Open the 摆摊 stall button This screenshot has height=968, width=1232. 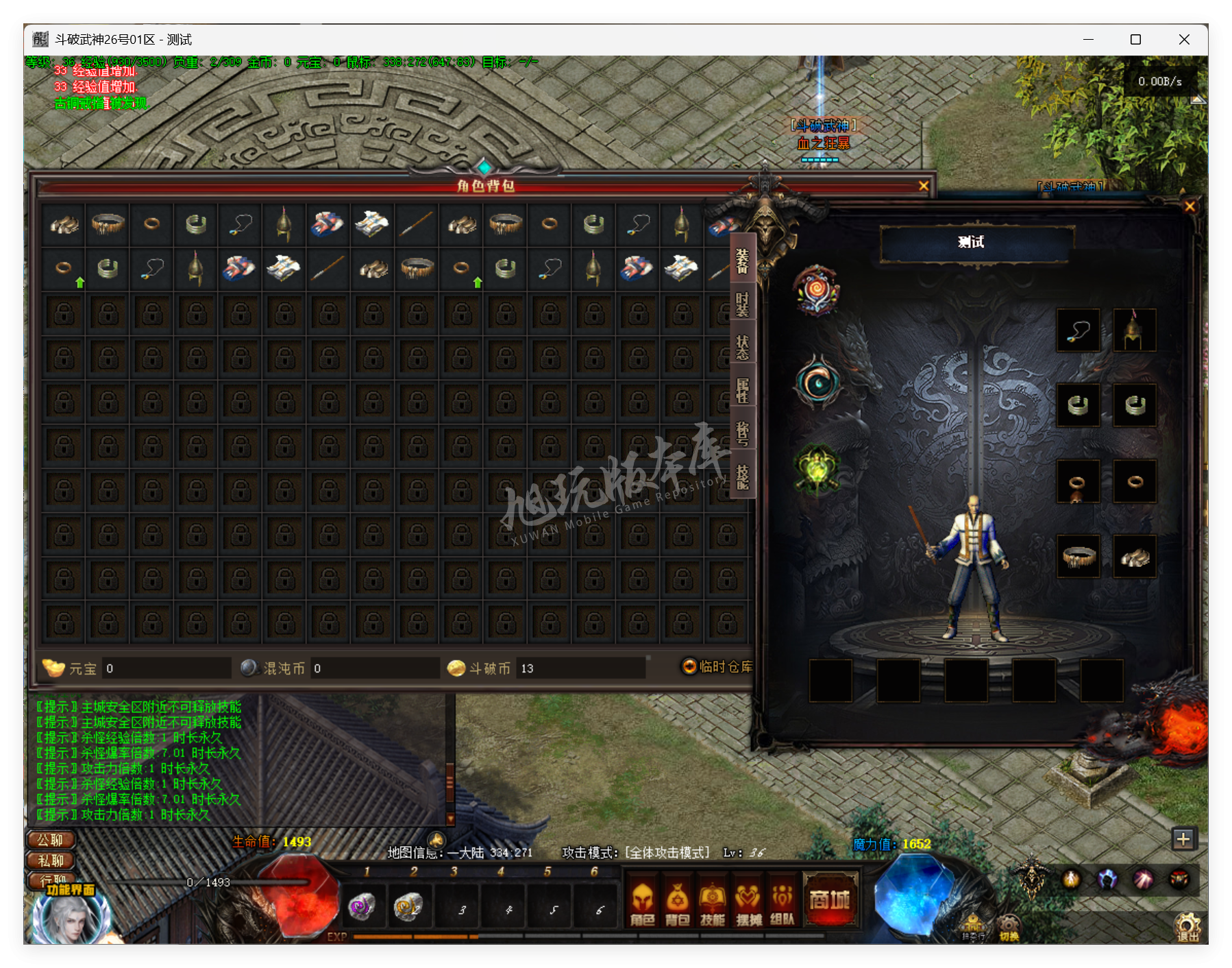748,904
